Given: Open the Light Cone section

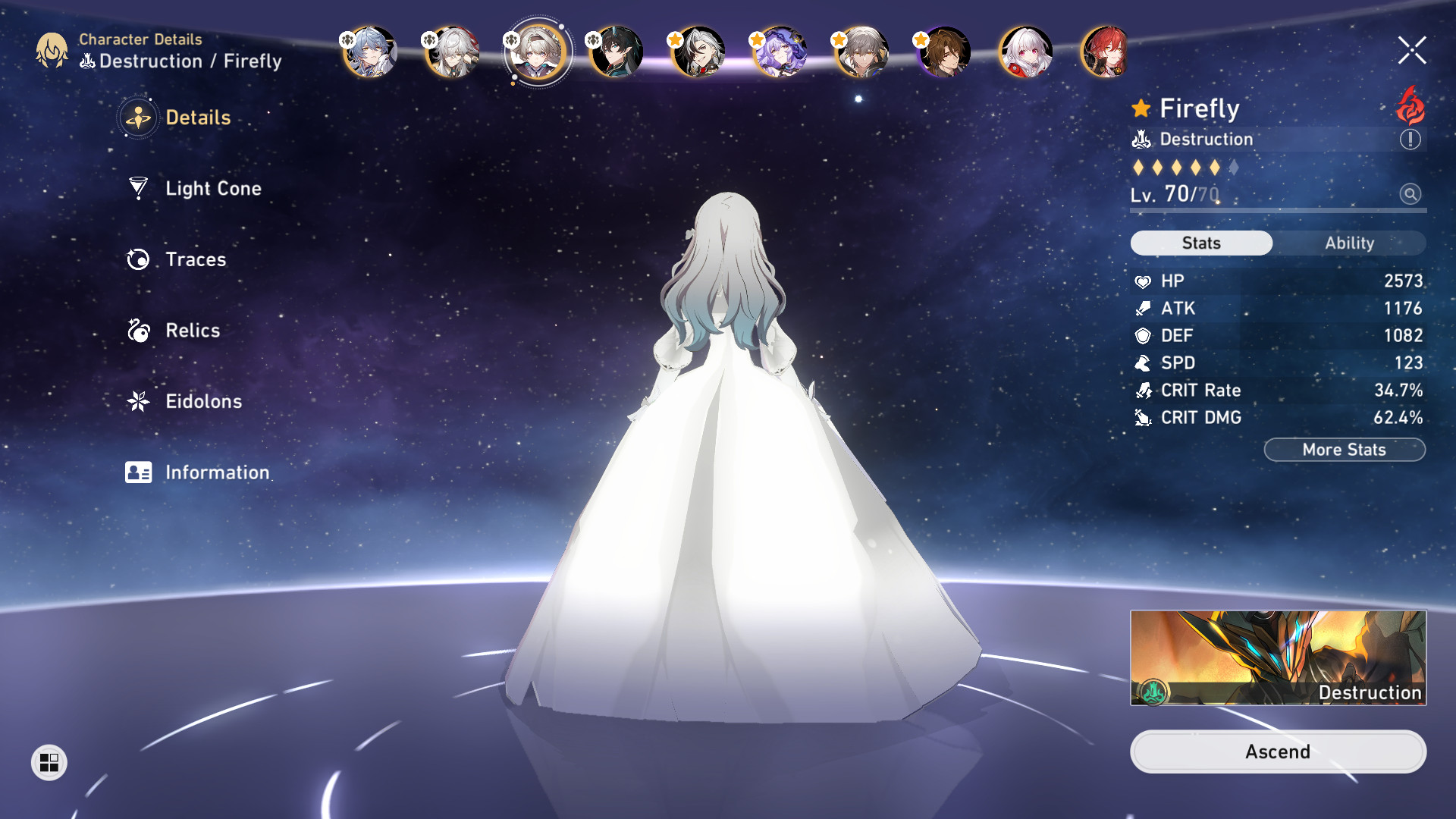Looking at the screenshot, I should (212, 188).
